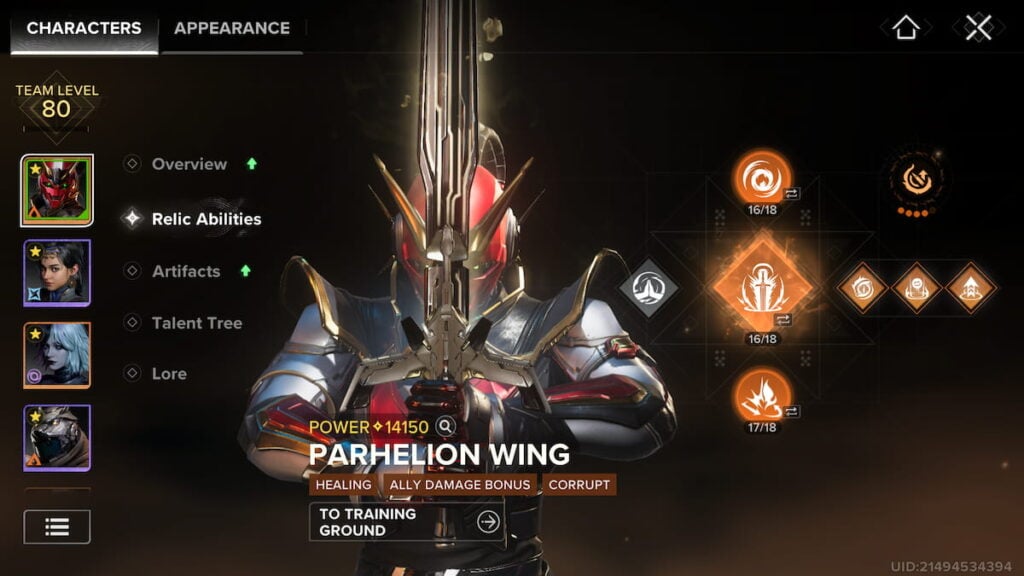The height and width of the screenshot is (576, 1024).
Task: Switch to the Characters tab
Action: point(84,28)
